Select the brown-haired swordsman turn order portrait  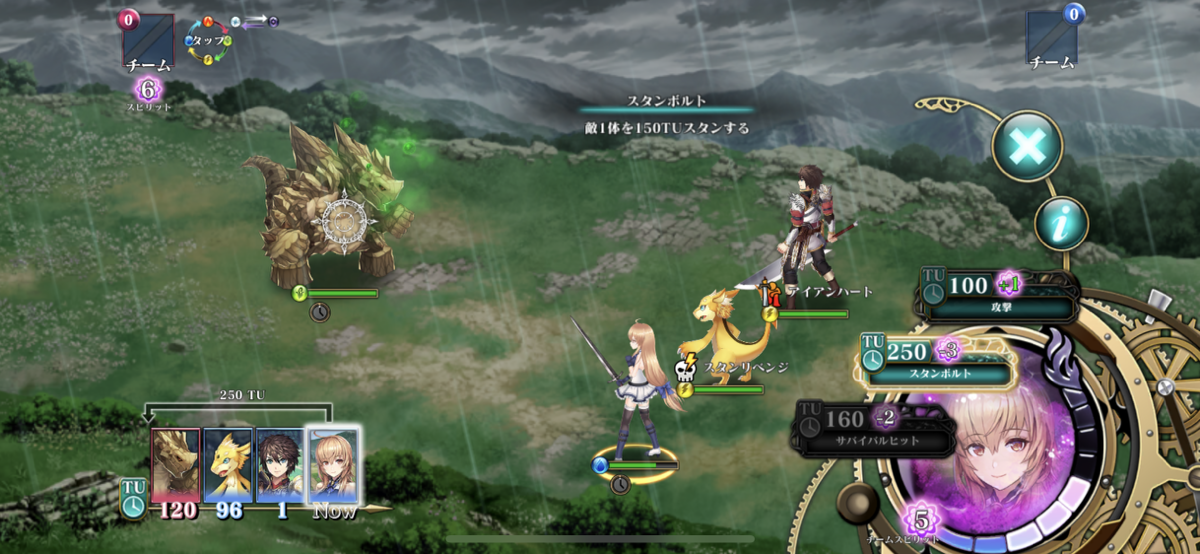click(x=280, y=464)
